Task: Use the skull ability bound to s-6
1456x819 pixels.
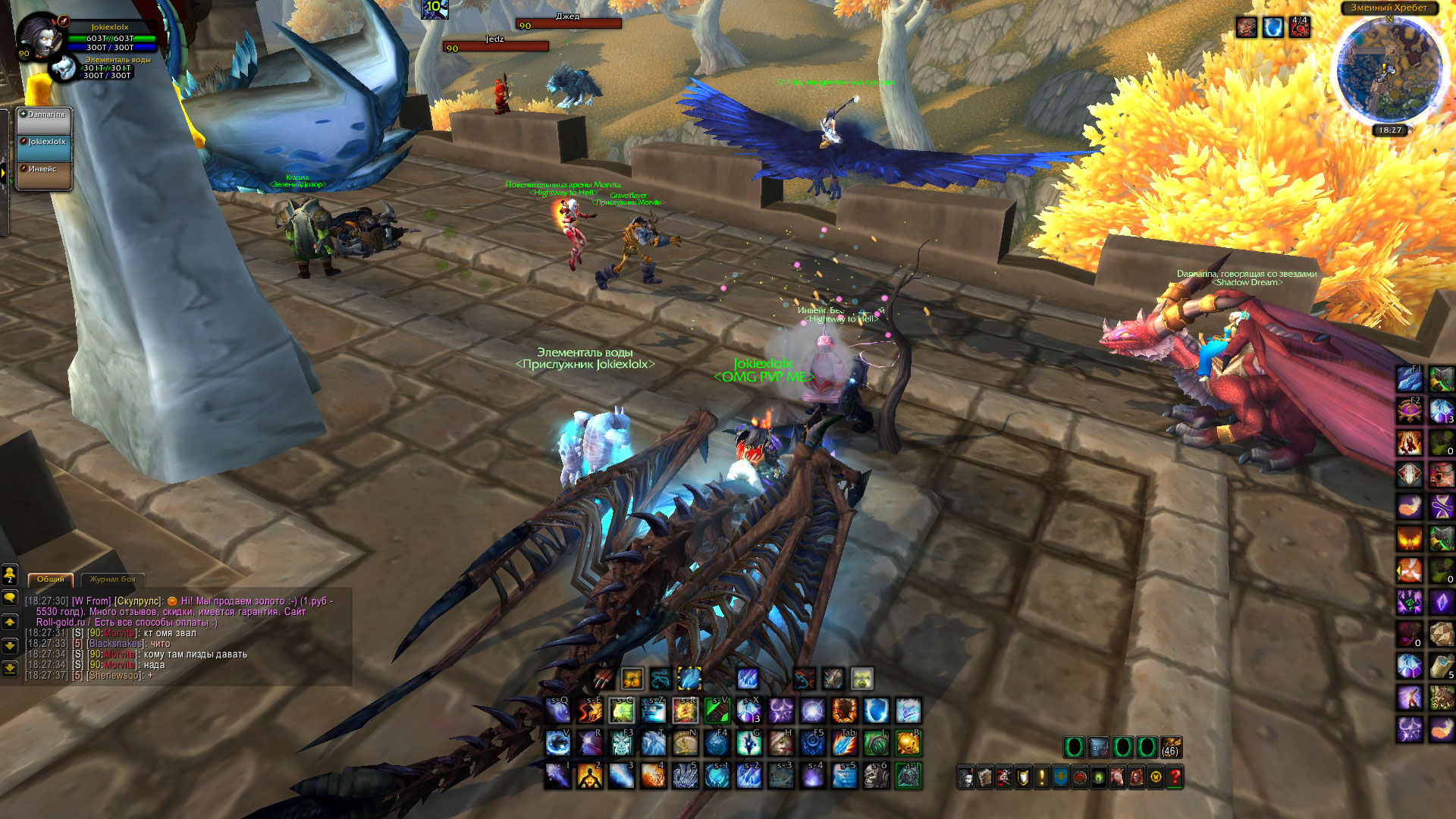Action: tap(876, 776)
